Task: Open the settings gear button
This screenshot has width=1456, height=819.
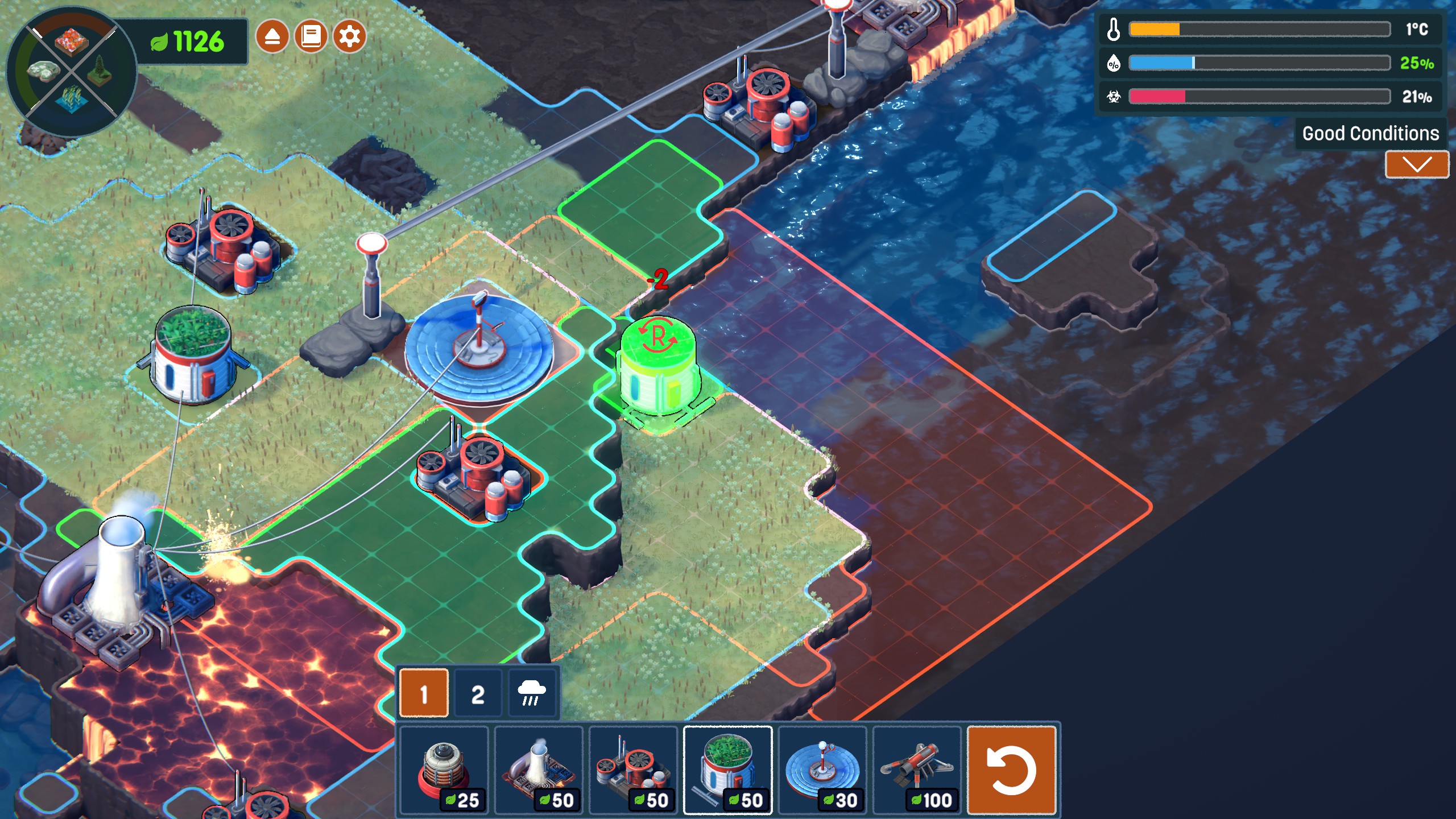Action: click(x=349, y=37)
